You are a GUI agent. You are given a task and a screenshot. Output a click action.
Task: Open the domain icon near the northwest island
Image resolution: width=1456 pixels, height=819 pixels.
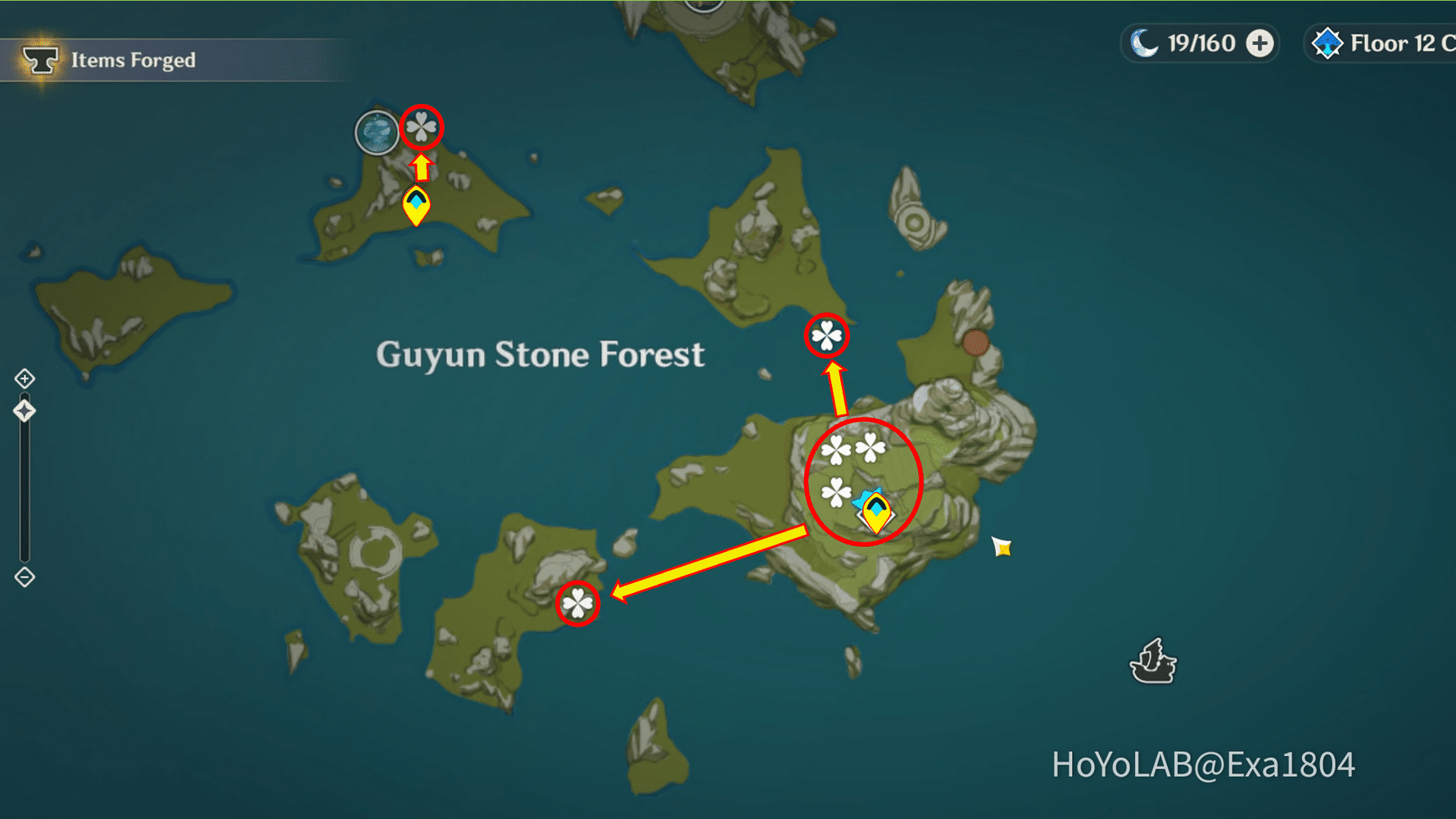pos(376,131)
